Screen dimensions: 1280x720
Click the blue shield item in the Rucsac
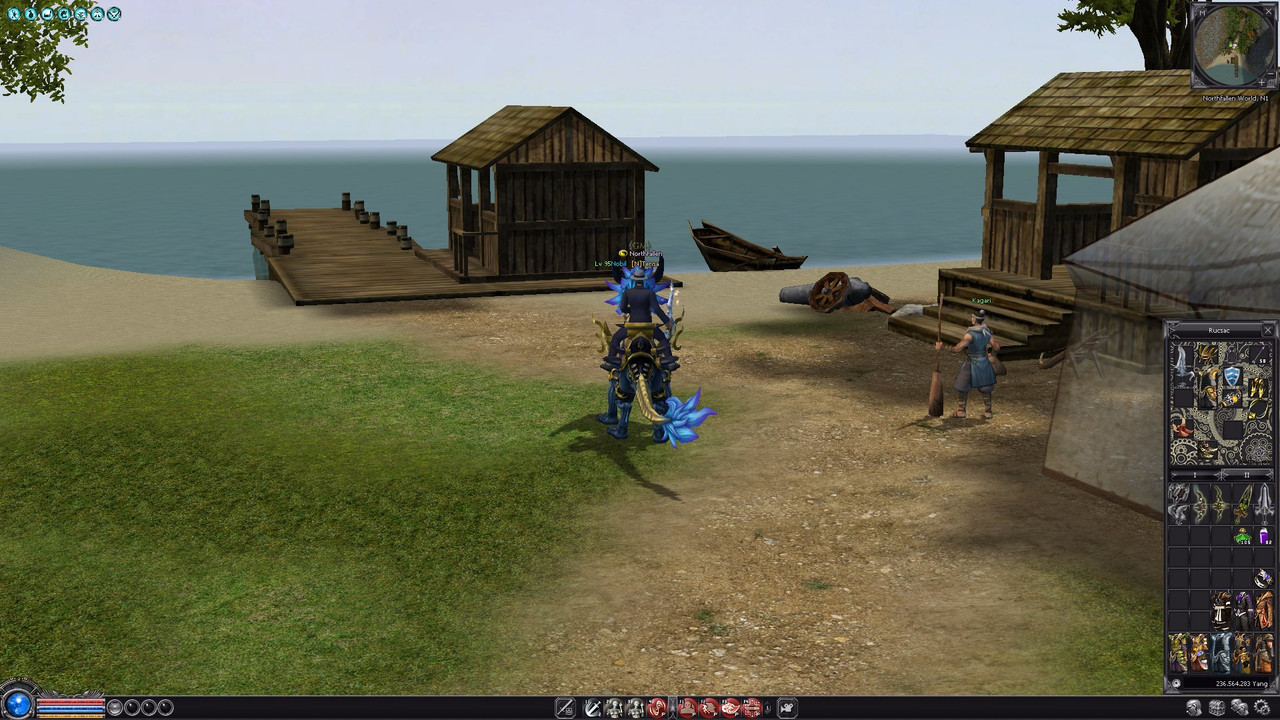pos(1234,375)
